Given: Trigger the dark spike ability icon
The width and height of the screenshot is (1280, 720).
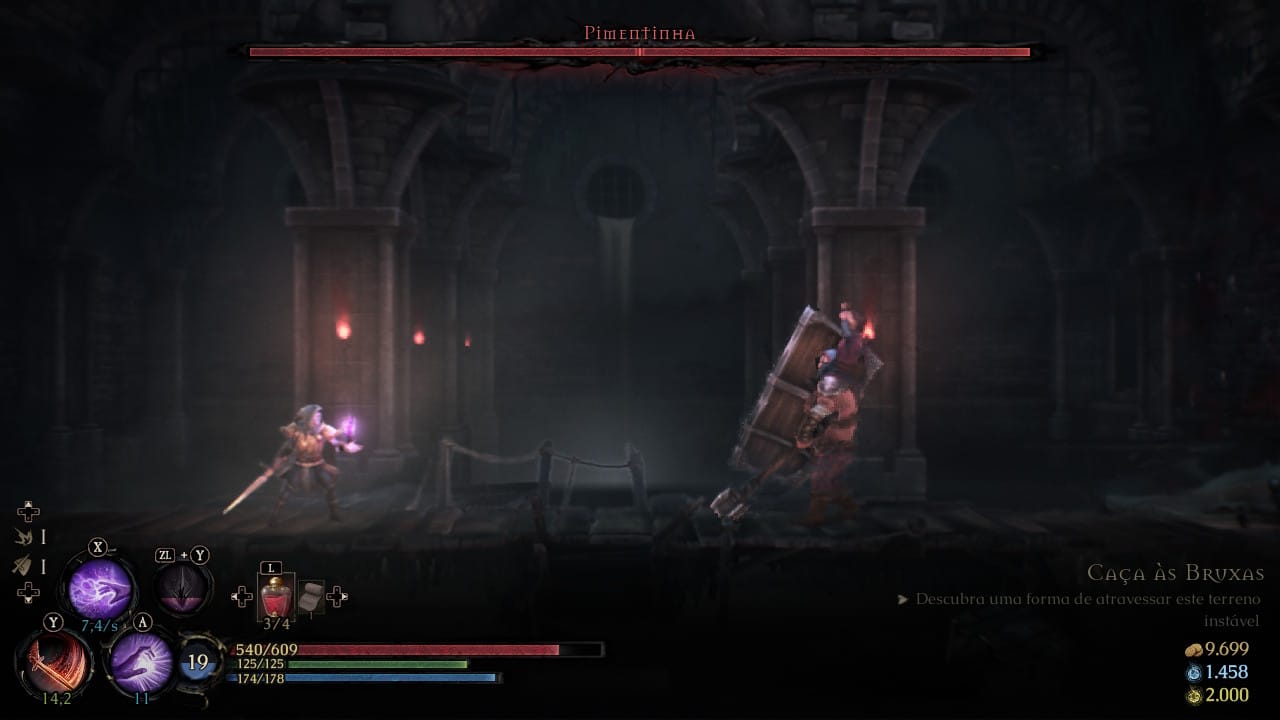Looking at the screenshot, I should (182, 590).
